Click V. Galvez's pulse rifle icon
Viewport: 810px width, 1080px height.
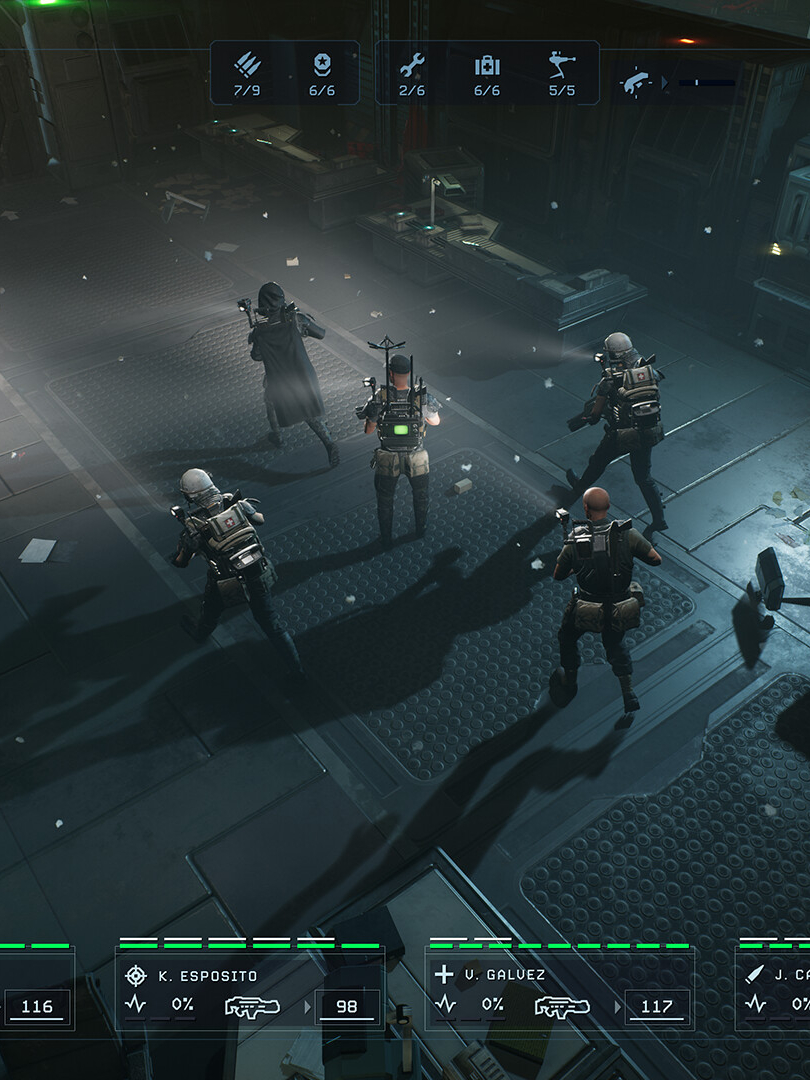562,1005
